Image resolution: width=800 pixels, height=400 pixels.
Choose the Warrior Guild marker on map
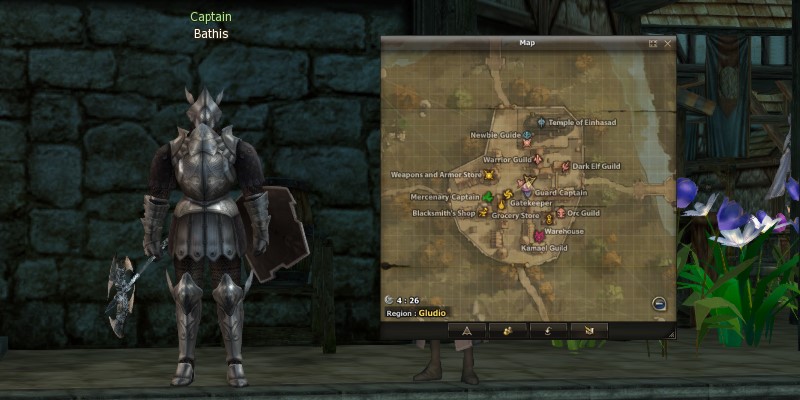coord(538,159)
